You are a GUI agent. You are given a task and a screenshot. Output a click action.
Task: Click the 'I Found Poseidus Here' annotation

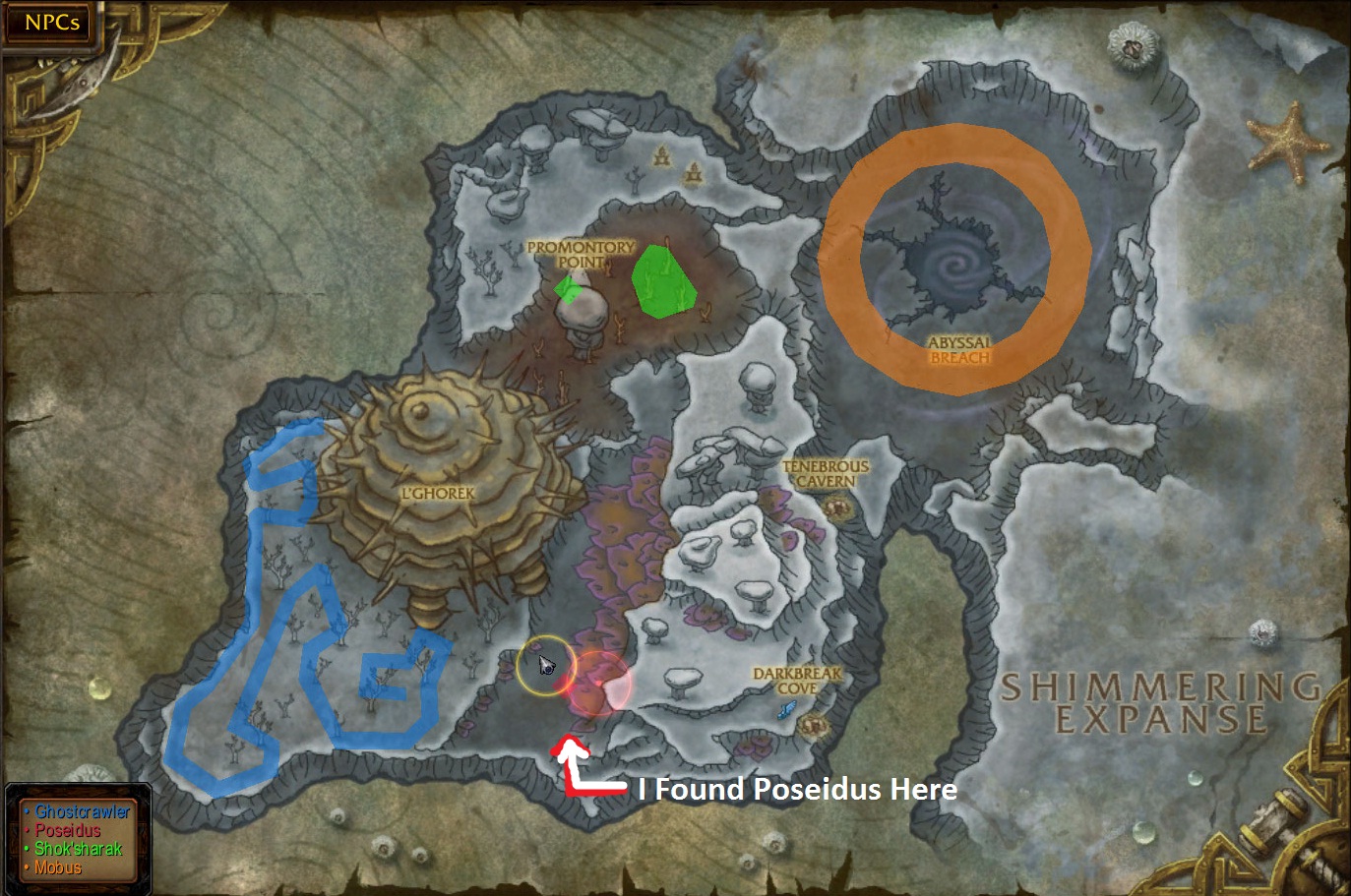pyautogui.click(x=797, y=789)
